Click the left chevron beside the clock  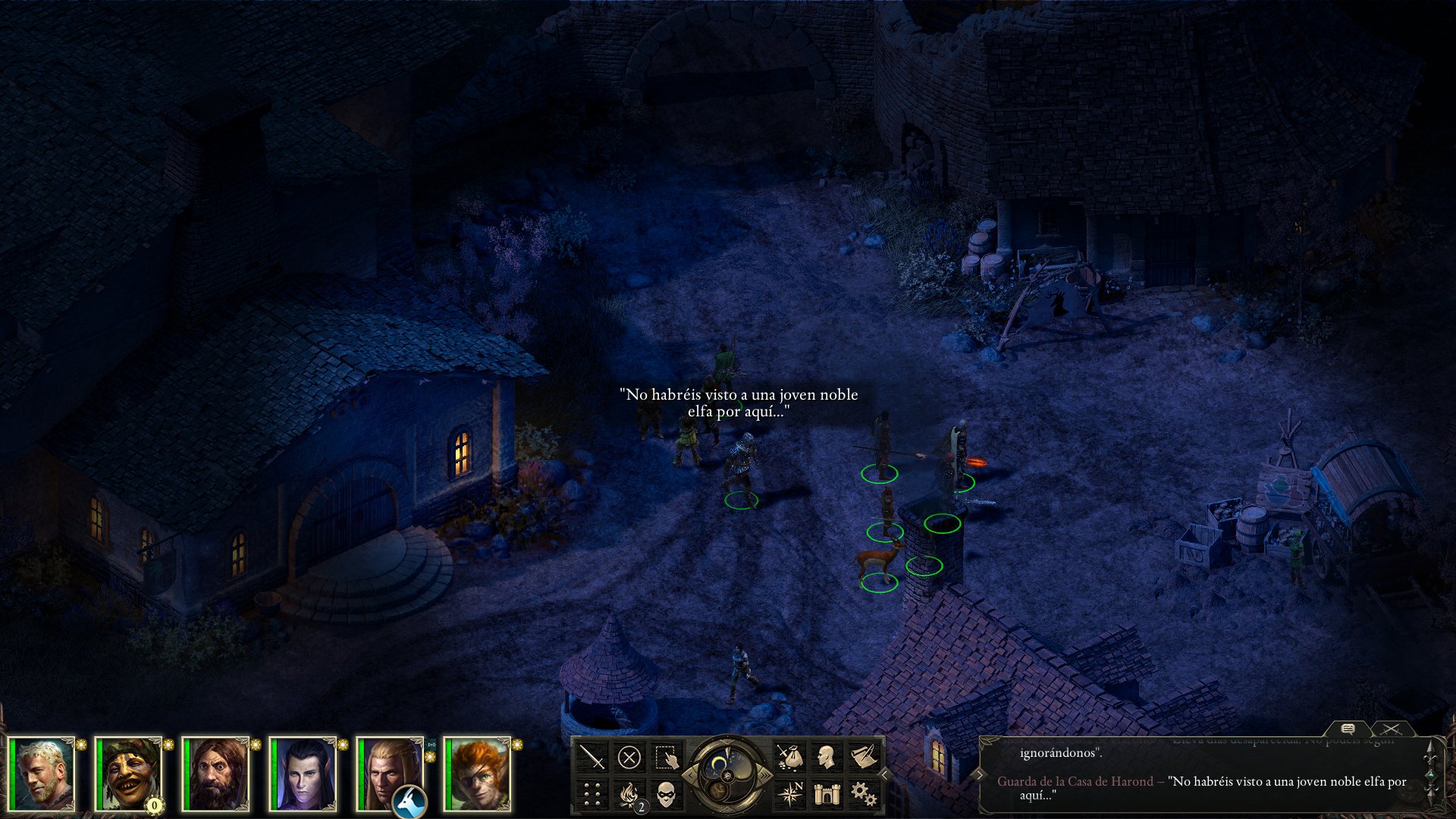tap(692, 774)
